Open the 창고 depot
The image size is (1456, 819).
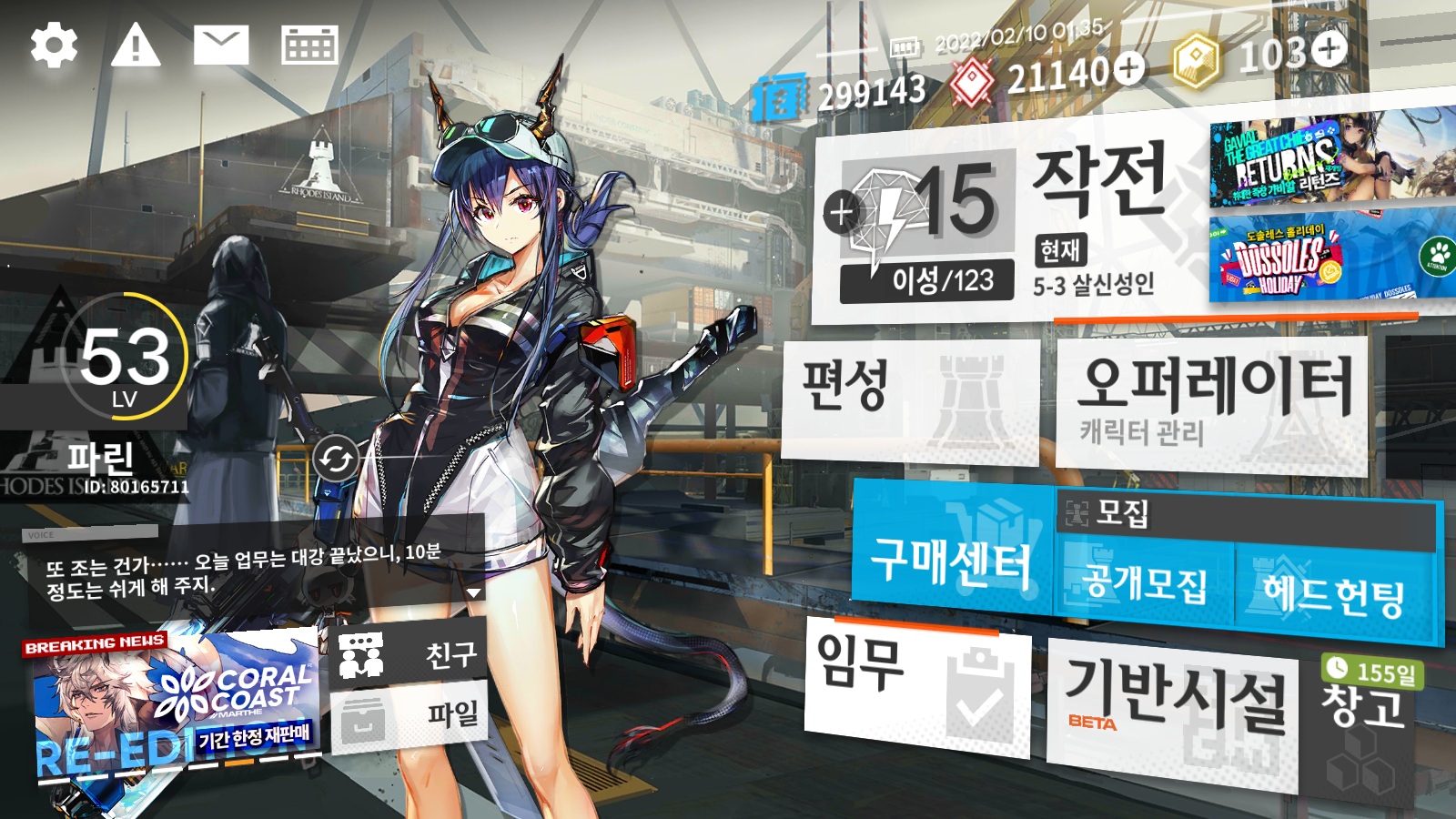coord(1362,719)
